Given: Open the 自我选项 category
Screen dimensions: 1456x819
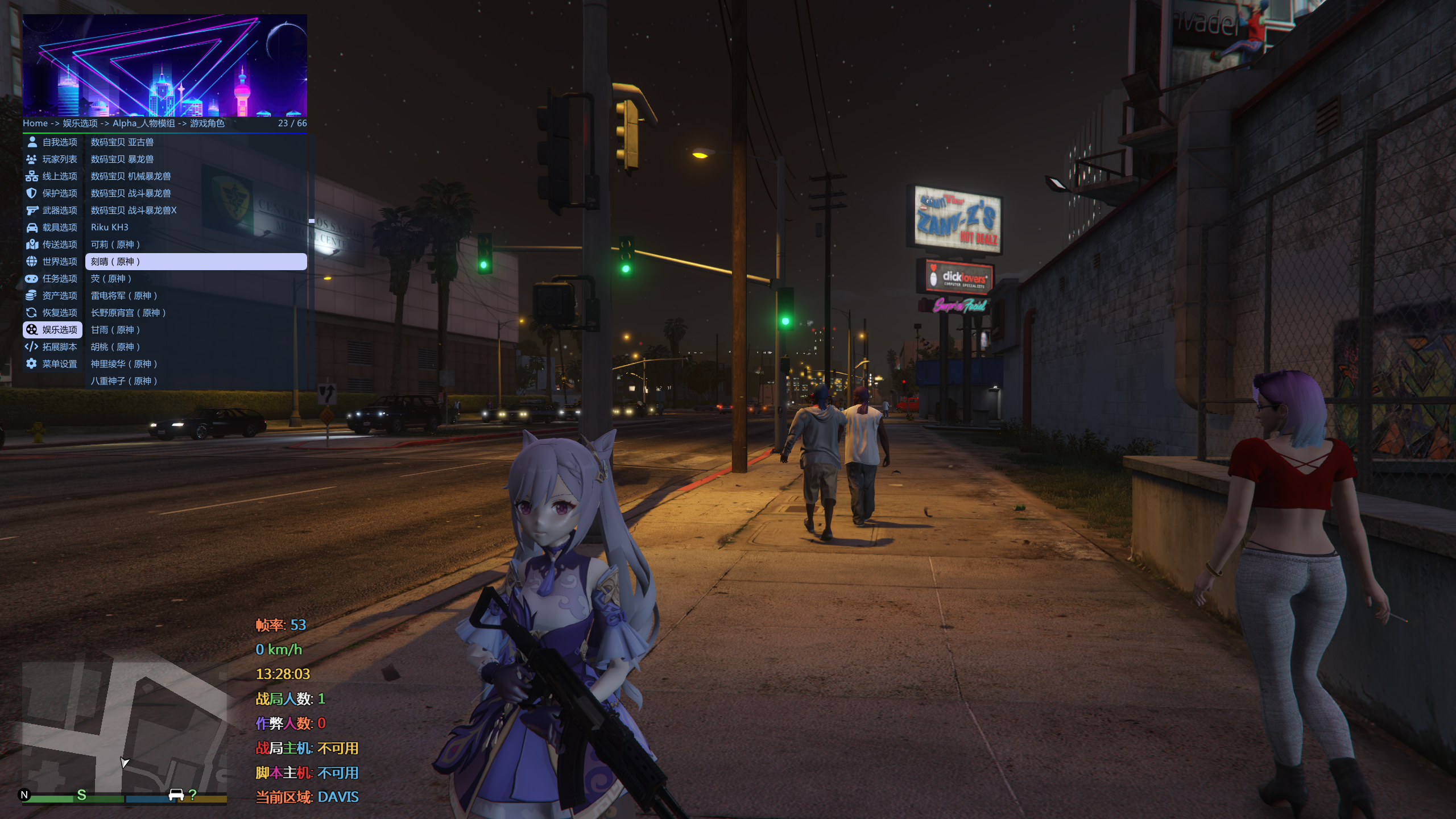Looking at the screenshot, I should (x=52, y=142).
